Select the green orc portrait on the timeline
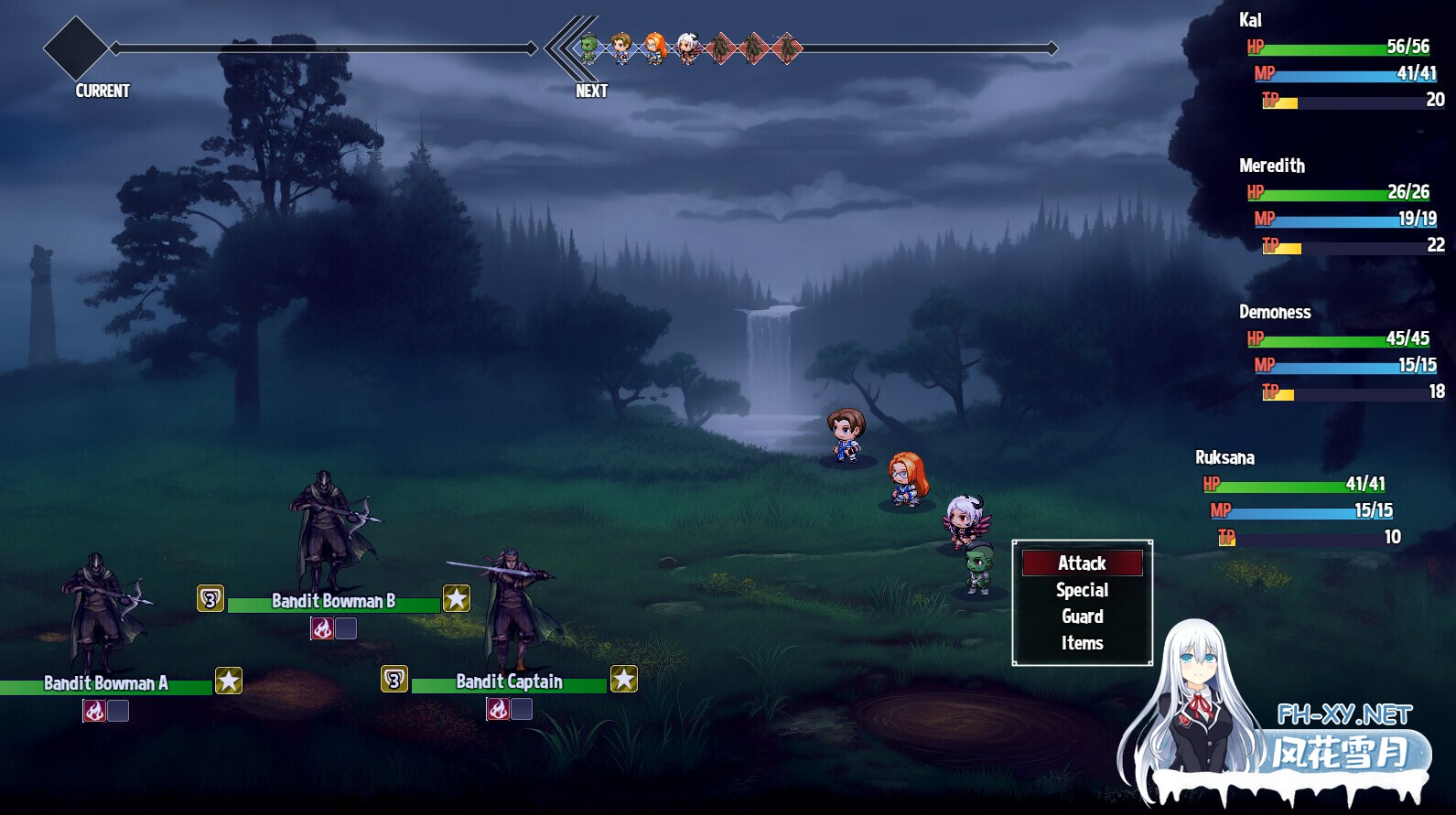1456x815 pixels. [x=588, y=48]
